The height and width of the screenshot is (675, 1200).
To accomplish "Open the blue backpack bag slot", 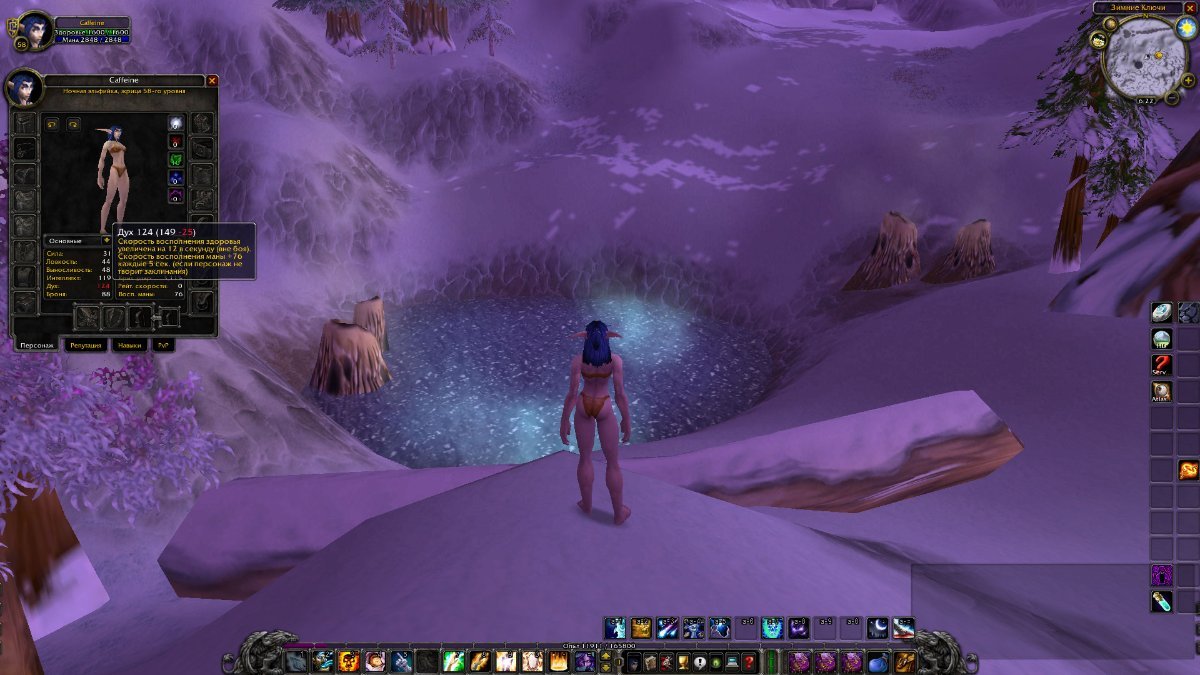I will tap(877, 661).
